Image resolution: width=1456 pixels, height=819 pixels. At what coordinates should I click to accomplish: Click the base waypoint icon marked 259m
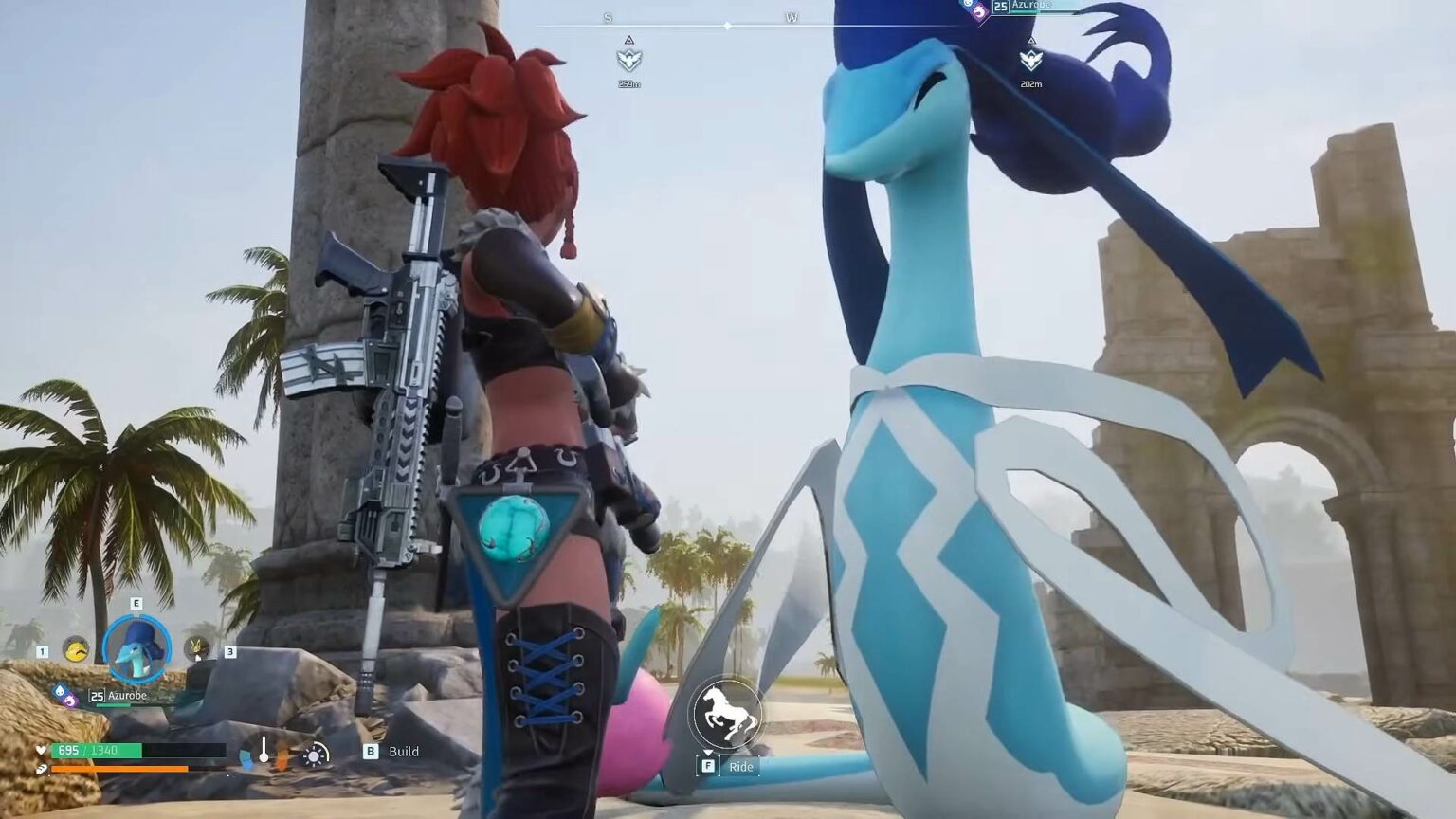pyautogui.click(x=629, y=62)
